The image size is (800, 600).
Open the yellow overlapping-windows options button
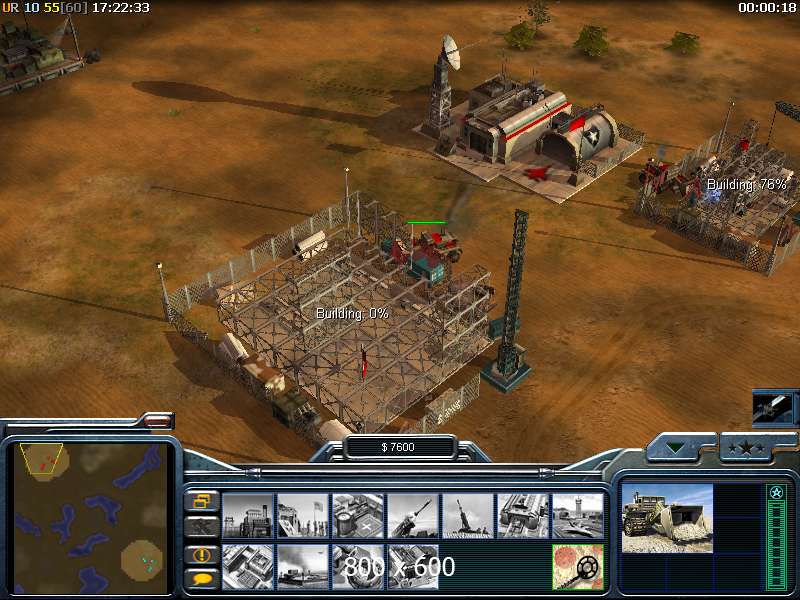pyautogui.click(x=202, y=501)
